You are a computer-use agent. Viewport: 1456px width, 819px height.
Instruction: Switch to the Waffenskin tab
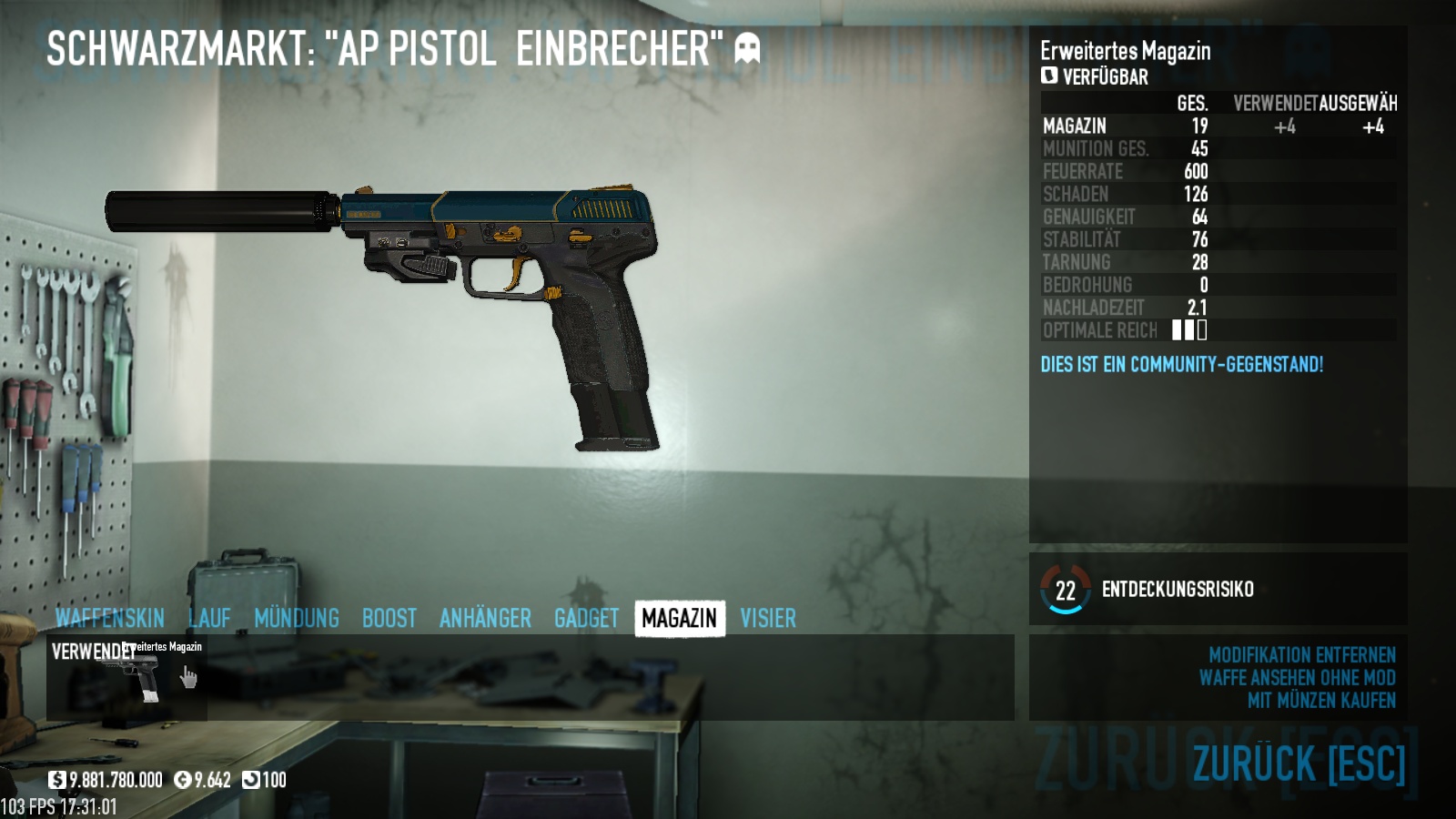[x=109, y=619]
